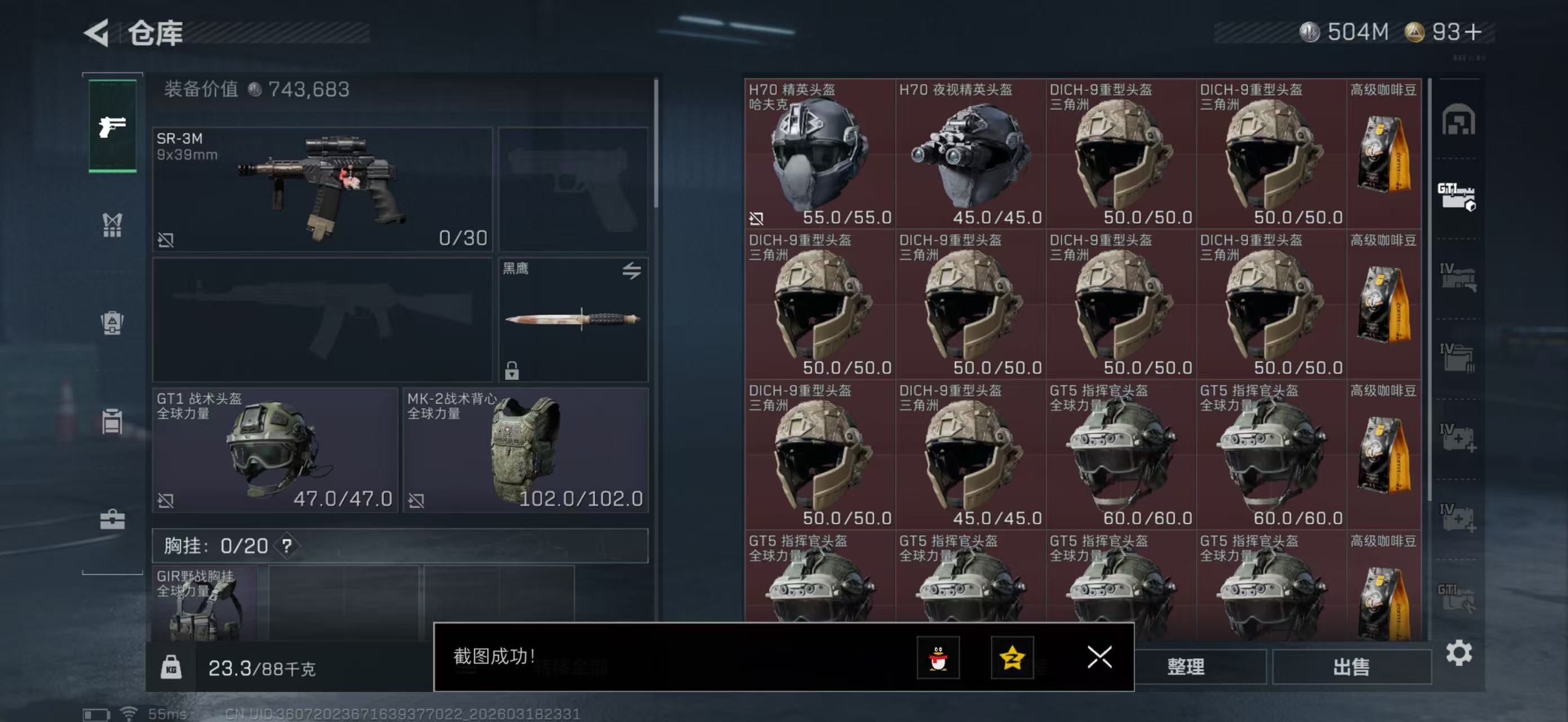Image resolution: width=1568 pixels, height=722 pixels.
Task: Select the GTI container stash category
Action: pyautogui.click(x=1456, y=197)
